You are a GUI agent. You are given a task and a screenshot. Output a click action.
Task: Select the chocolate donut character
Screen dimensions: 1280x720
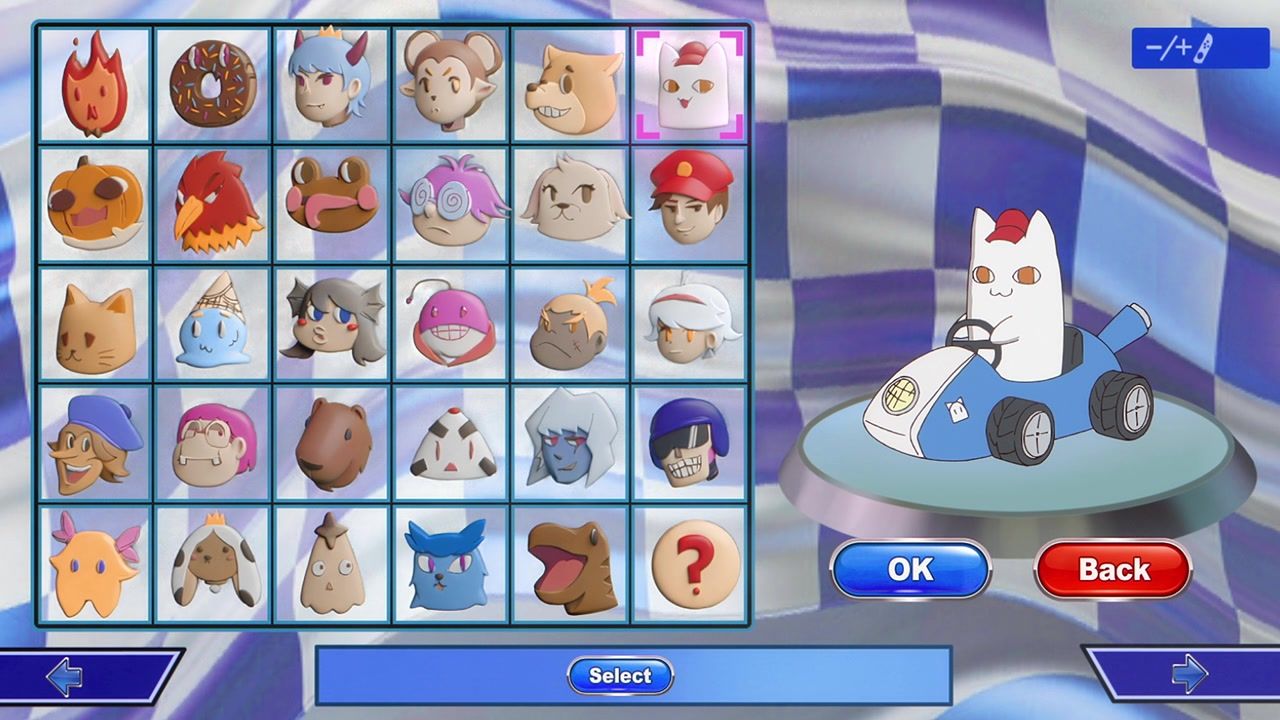click(212, 84)
